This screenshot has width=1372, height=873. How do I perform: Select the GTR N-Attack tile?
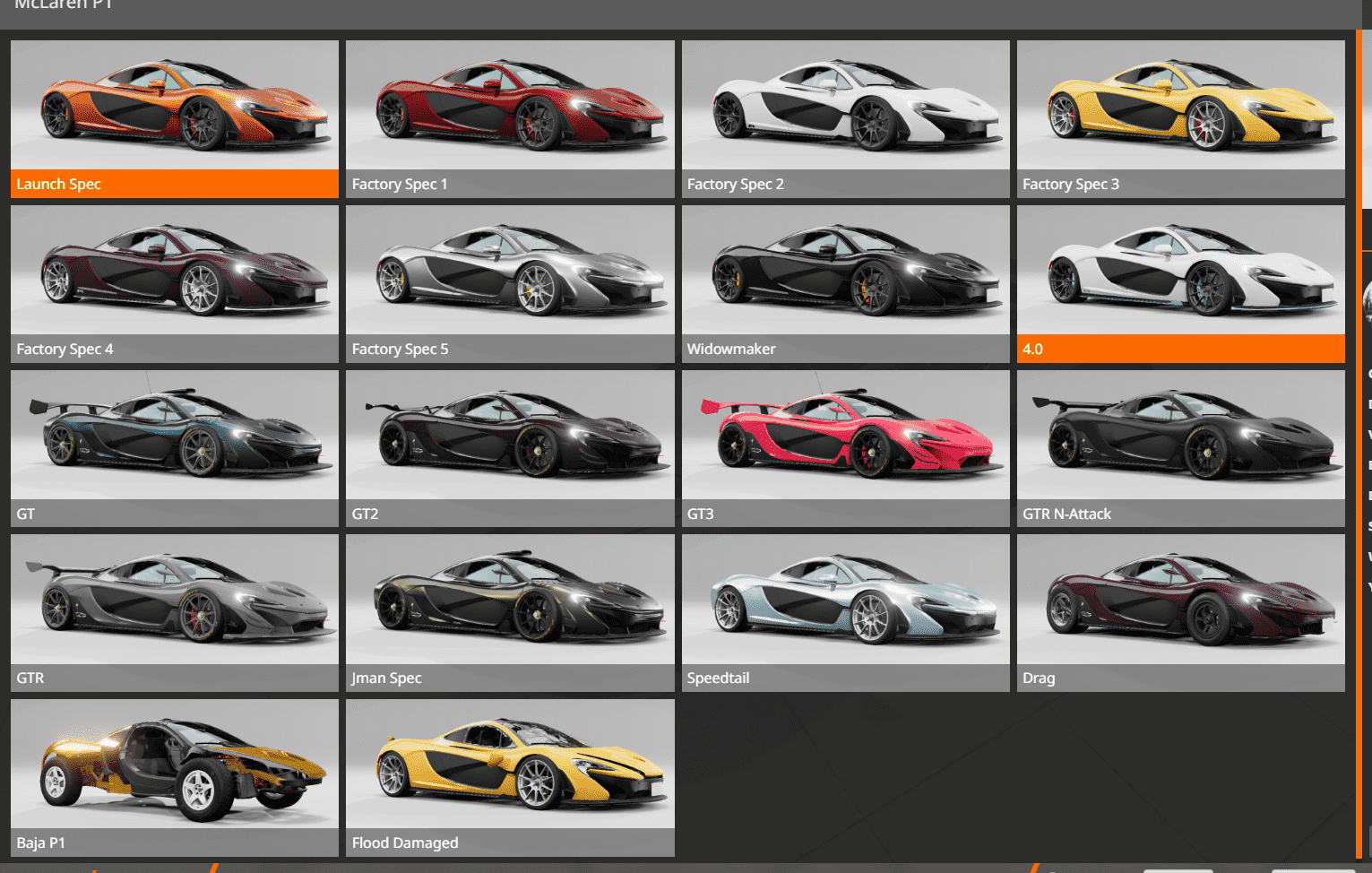[1180, 448]
